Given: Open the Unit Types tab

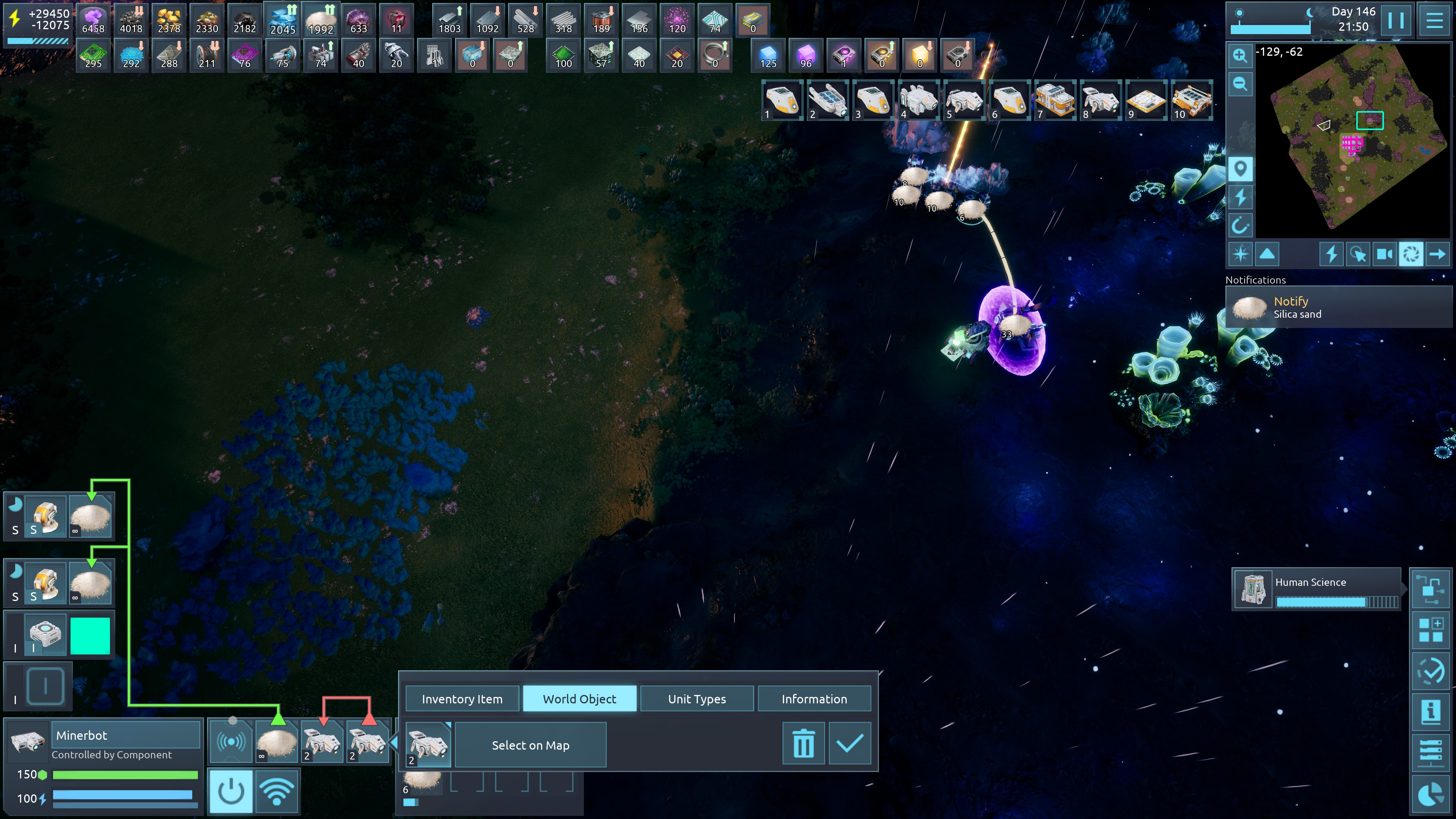Looking at the screenshot, I should coord(697,698).
